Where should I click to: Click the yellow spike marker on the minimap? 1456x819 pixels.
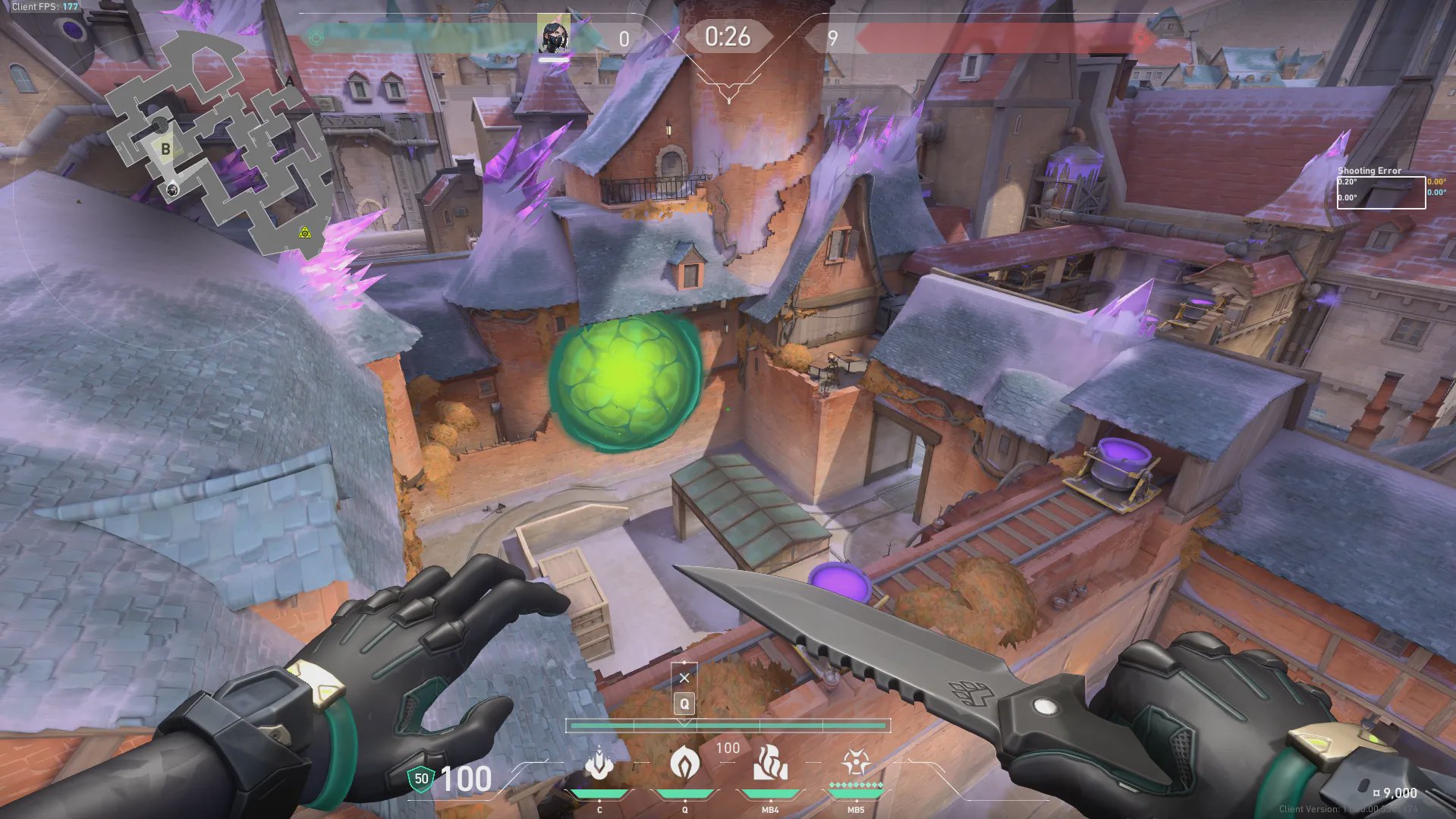(x=305, y=232)
